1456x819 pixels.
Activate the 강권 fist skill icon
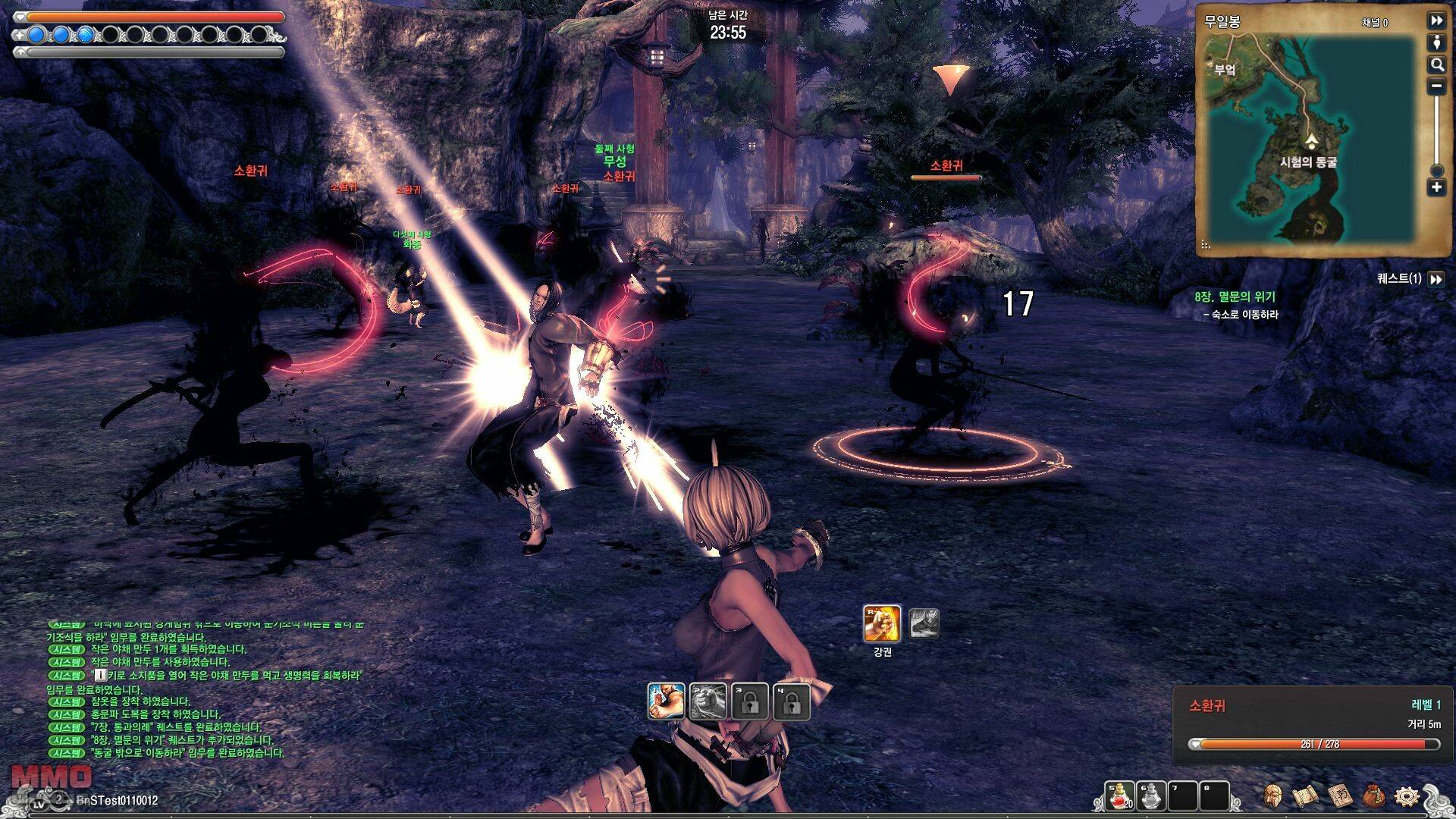coord(882,624)
